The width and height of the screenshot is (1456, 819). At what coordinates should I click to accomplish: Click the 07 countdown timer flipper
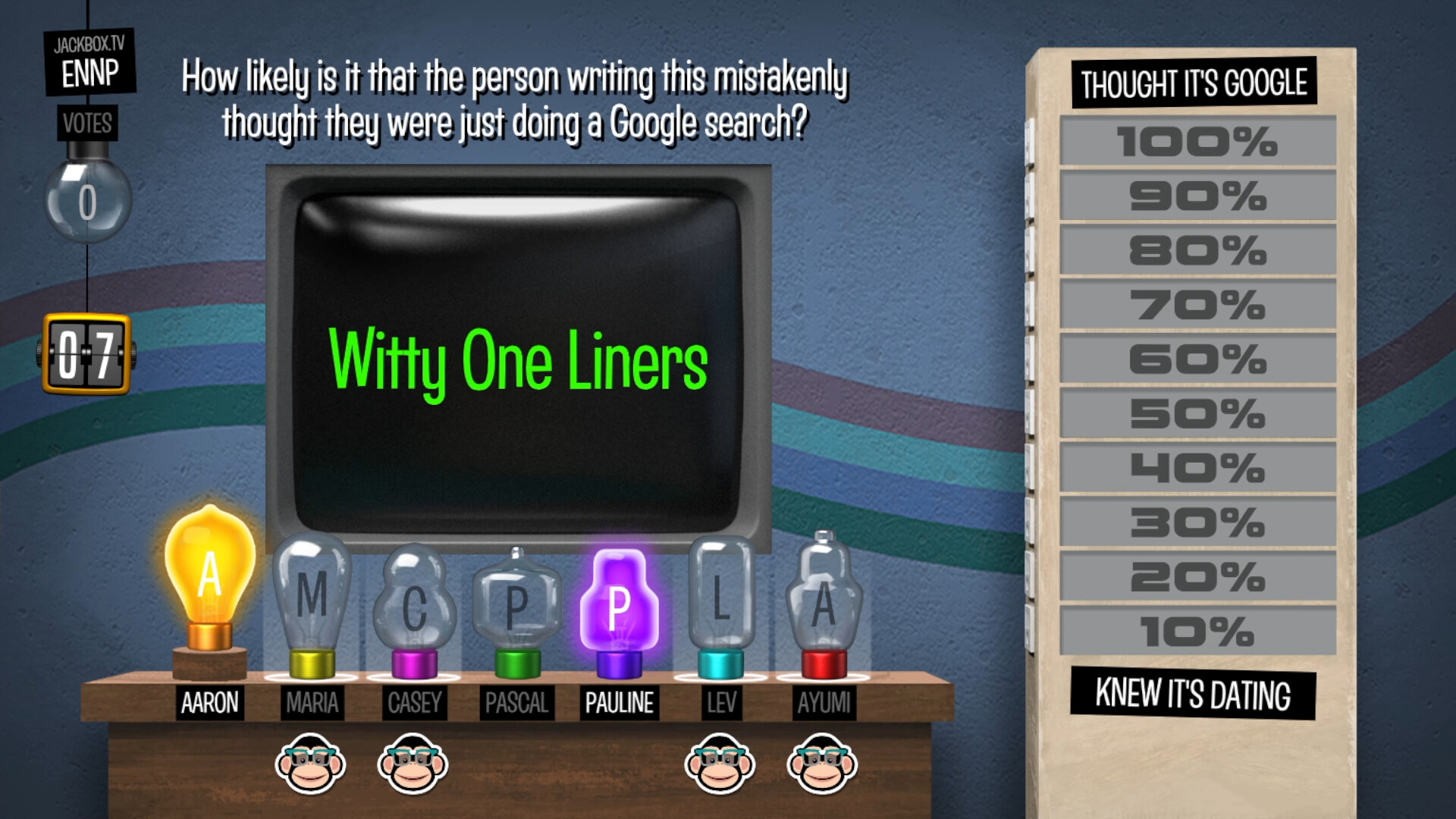[86, 353]
